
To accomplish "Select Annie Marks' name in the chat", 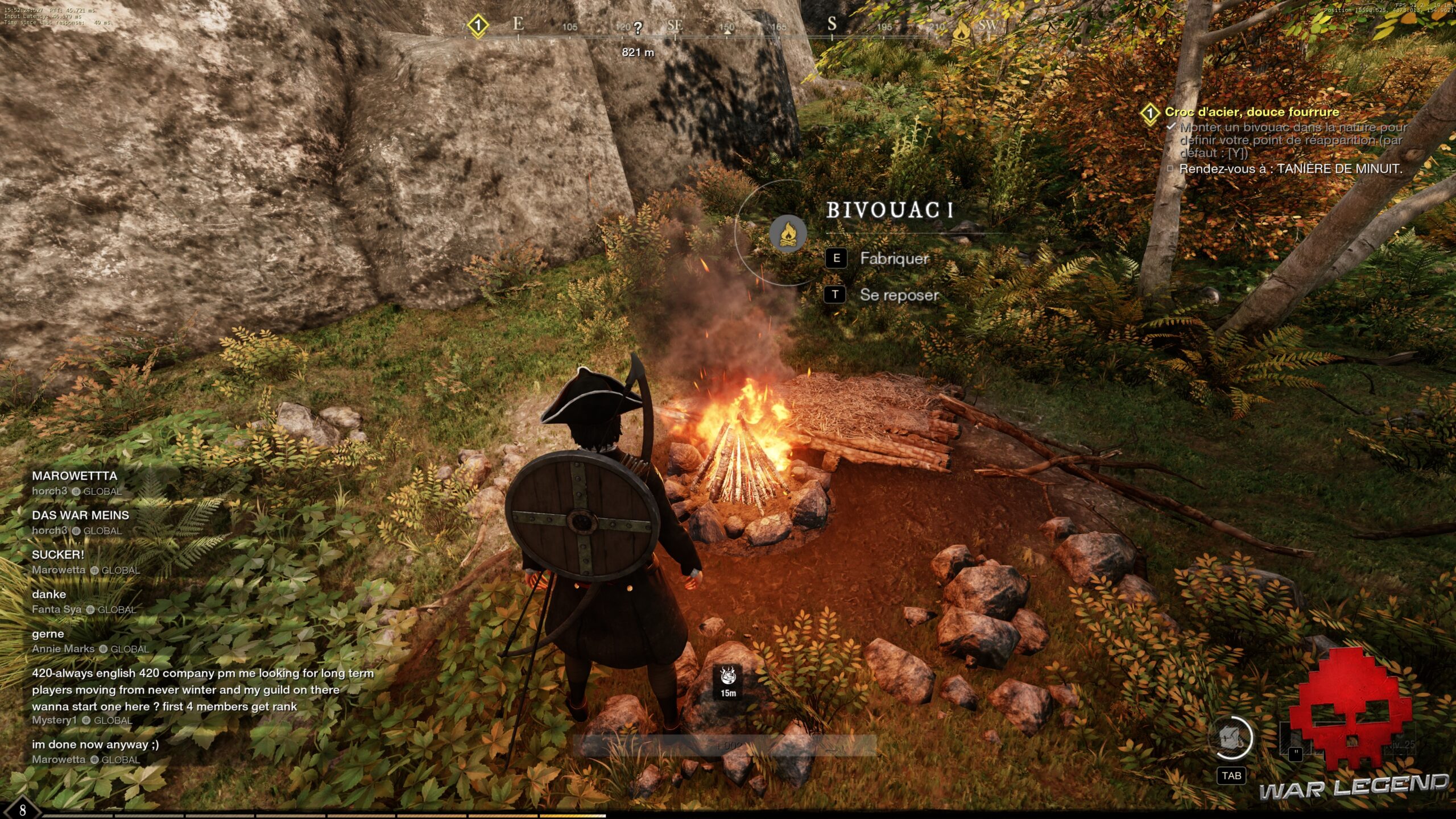I will [63, 649].
